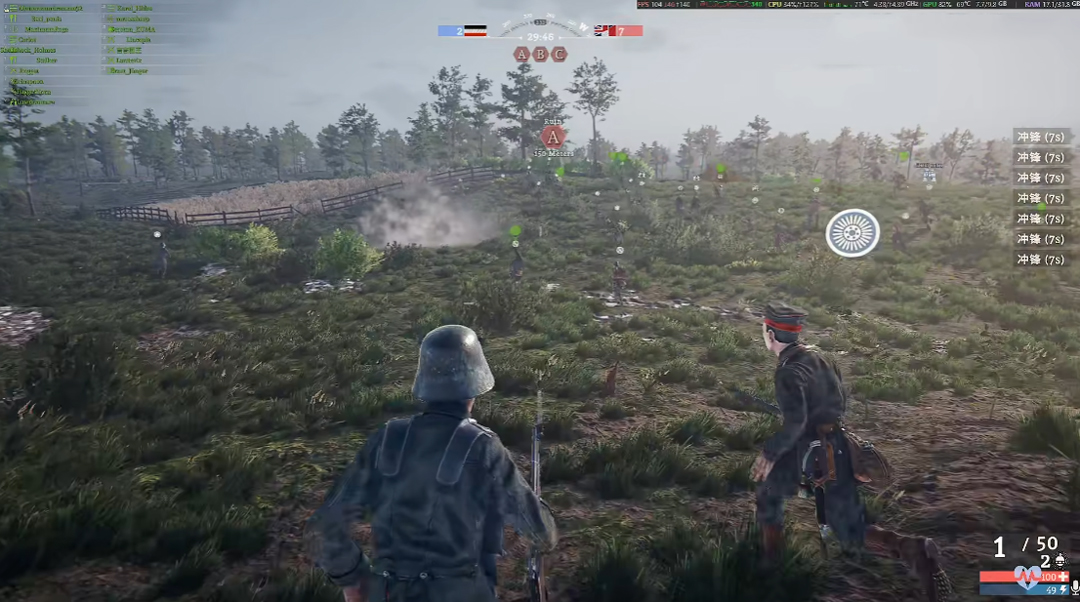Click the British team flag
1080x602 pixels.
(x=605, y=31)
